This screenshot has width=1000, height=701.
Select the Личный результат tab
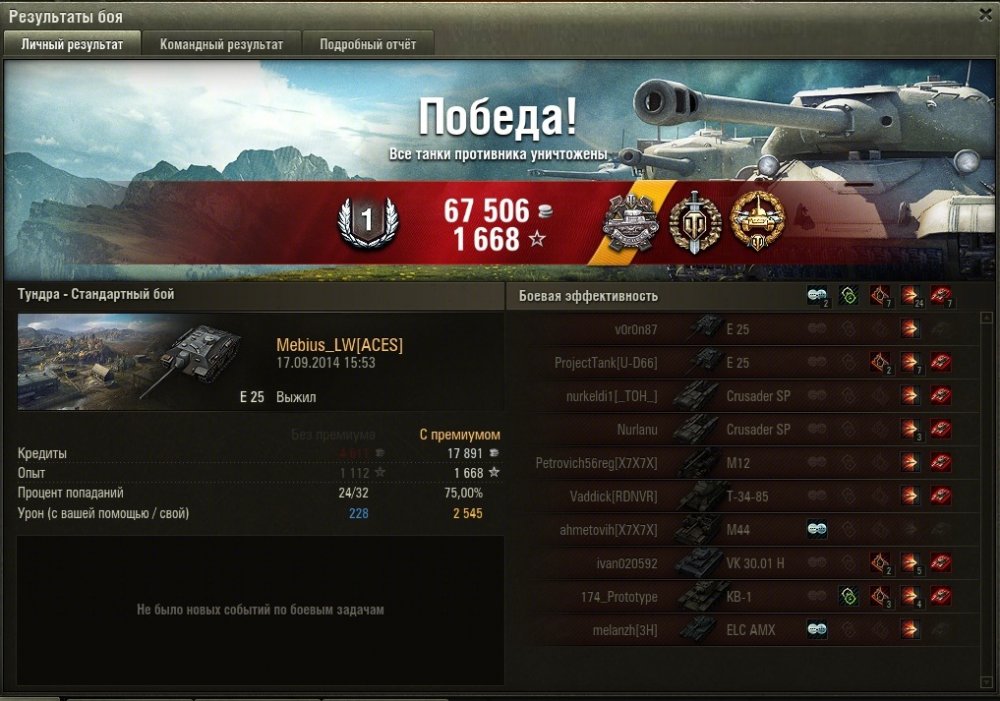(x=72, y=44)
